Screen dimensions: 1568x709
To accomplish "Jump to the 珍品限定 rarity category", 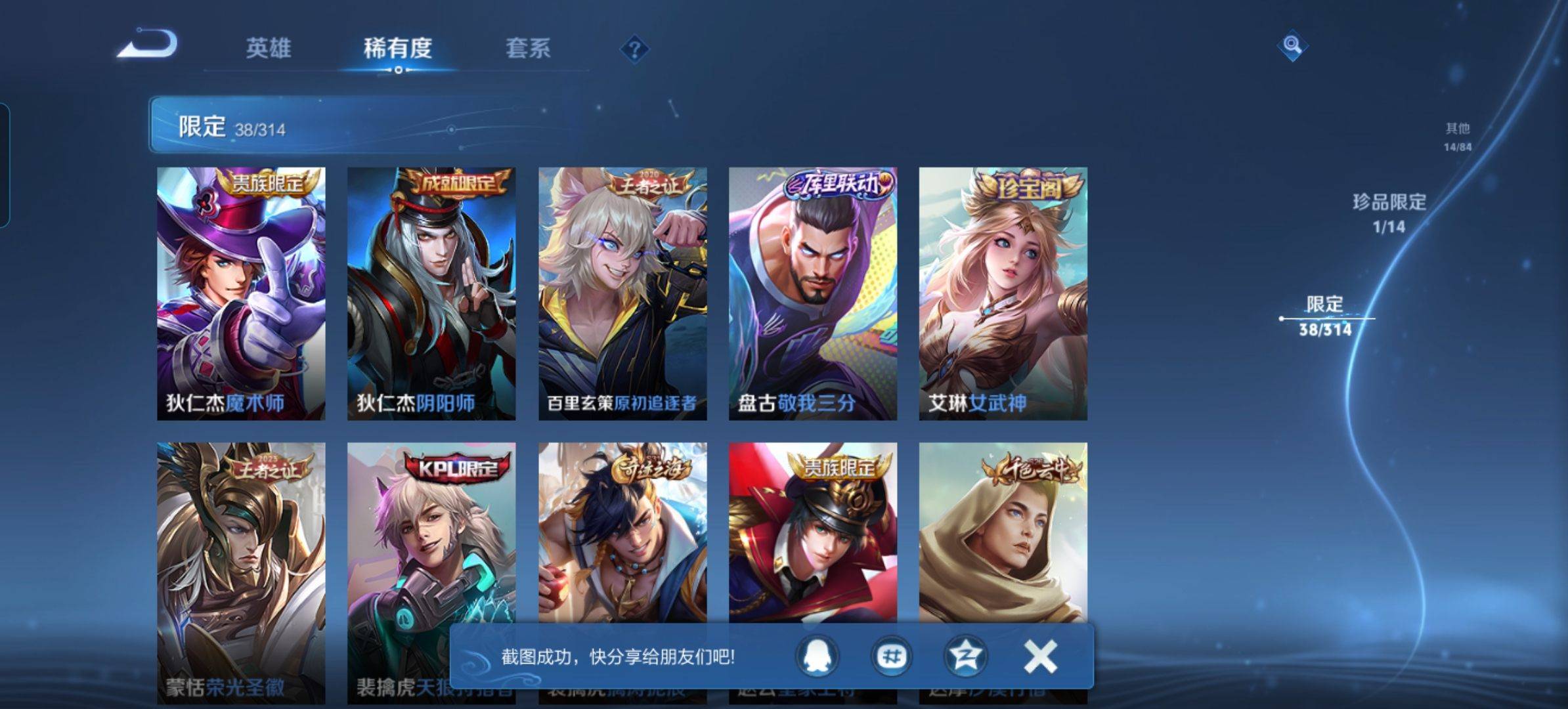I will 1389,211.
